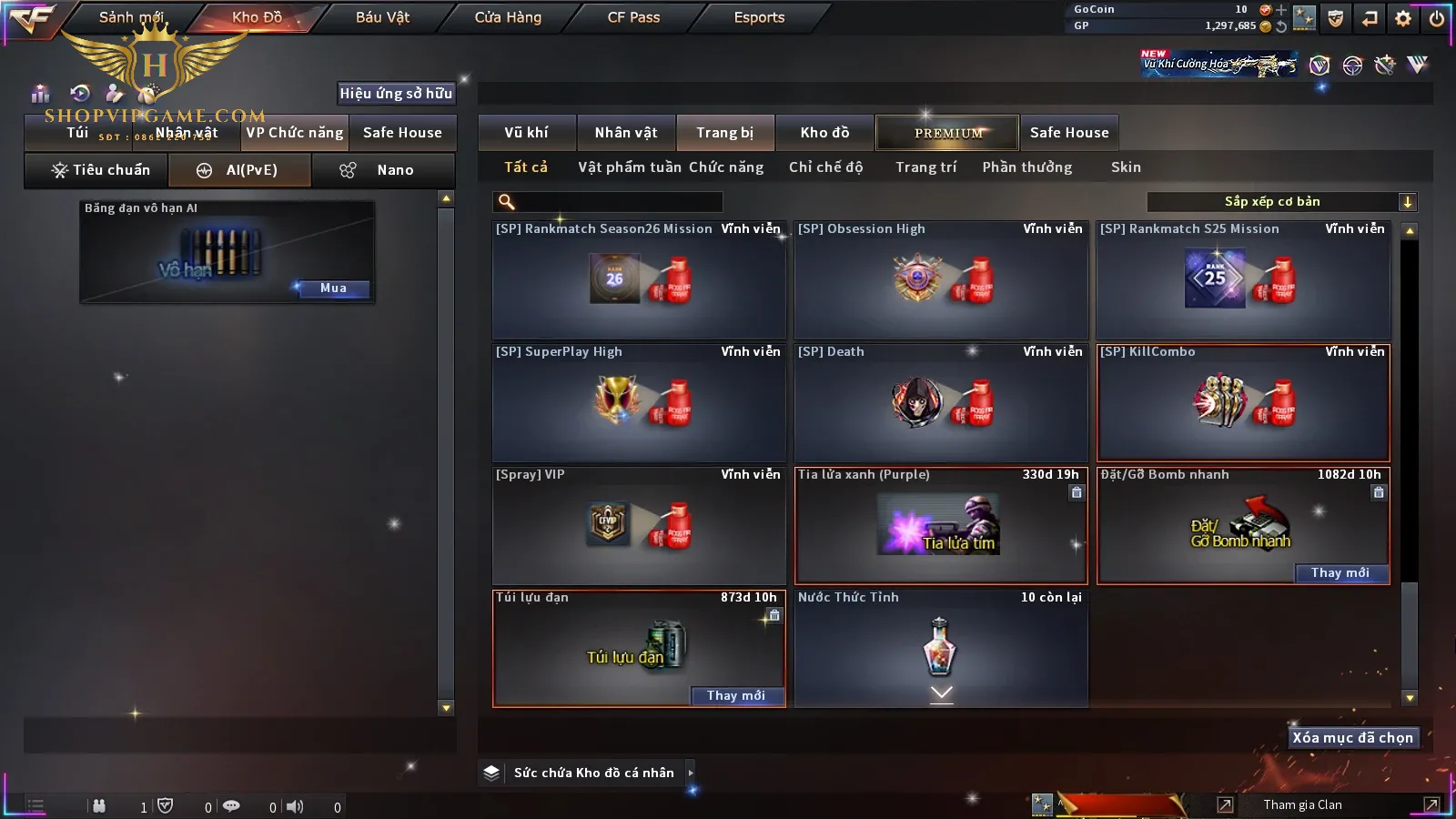Screen dimensions: 1456x819
Task: Click Xóa mục đã chọn button
Action: click(x=1352, y=738)
